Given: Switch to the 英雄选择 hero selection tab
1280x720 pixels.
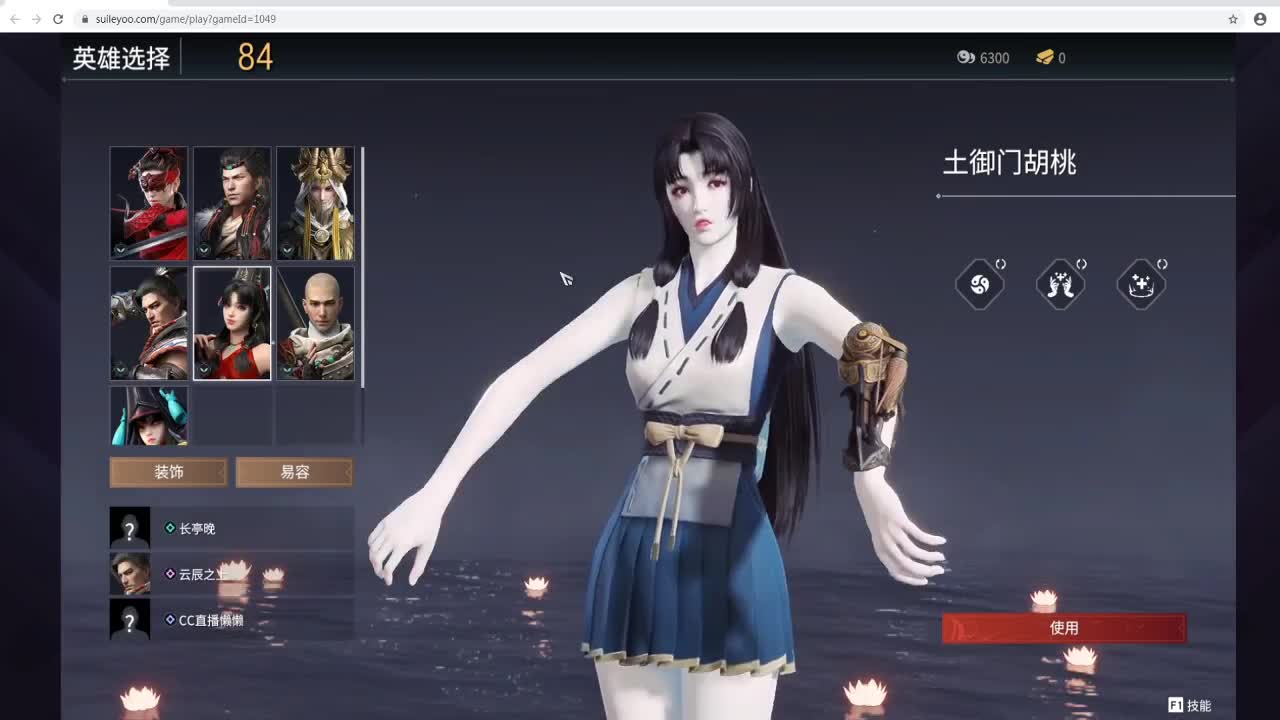Looking at the screenshot, I should [119, 58].
